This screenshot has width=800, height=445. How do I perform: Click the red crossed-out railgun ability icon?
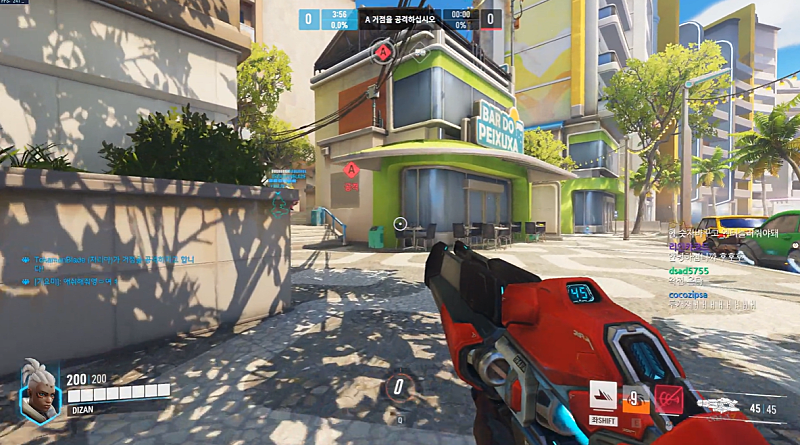tap(667, 398)
